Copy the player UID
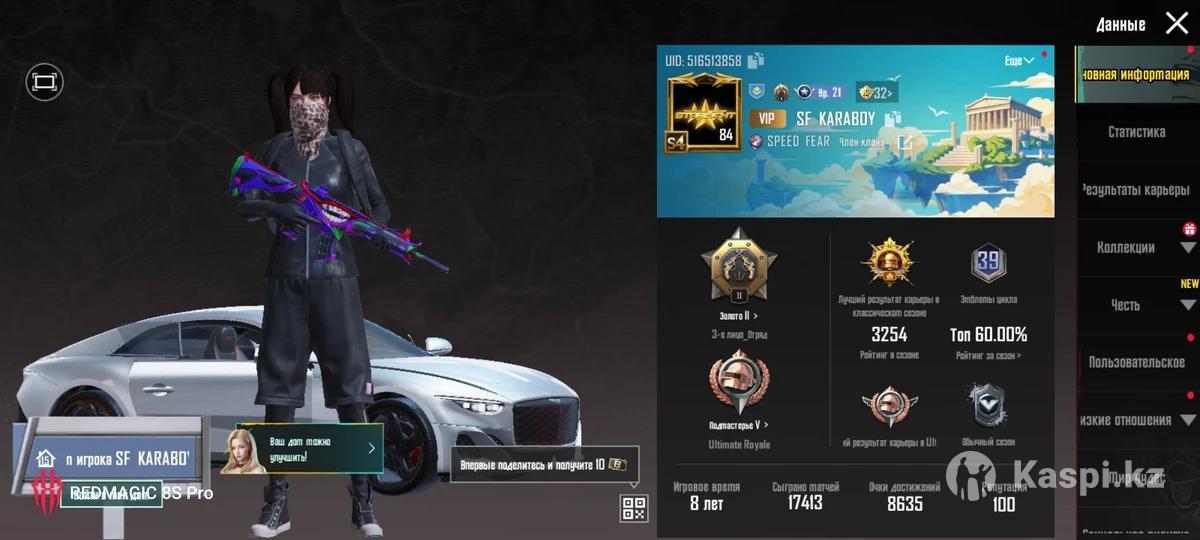This screenshot has height=540, width=1200. coord(756,61)
